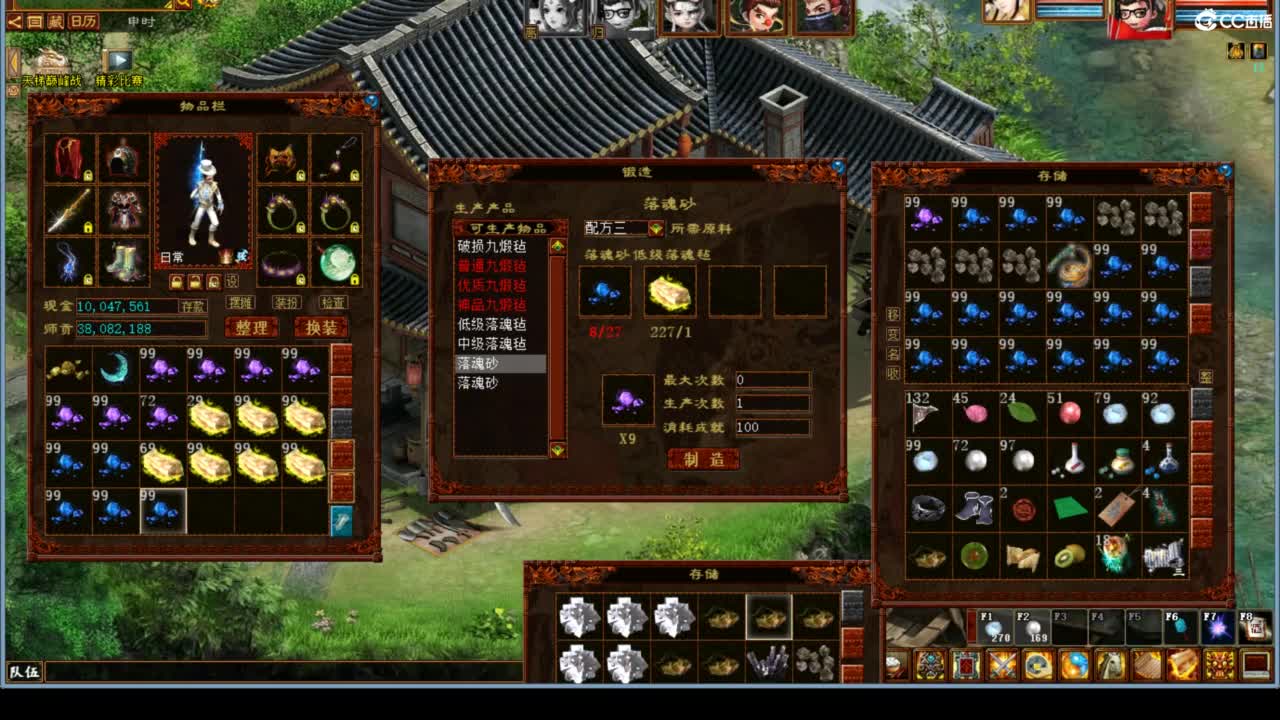1280x720 pixels.
Task: Open the 日历 calendar menu
Action: tap(83, 21)
